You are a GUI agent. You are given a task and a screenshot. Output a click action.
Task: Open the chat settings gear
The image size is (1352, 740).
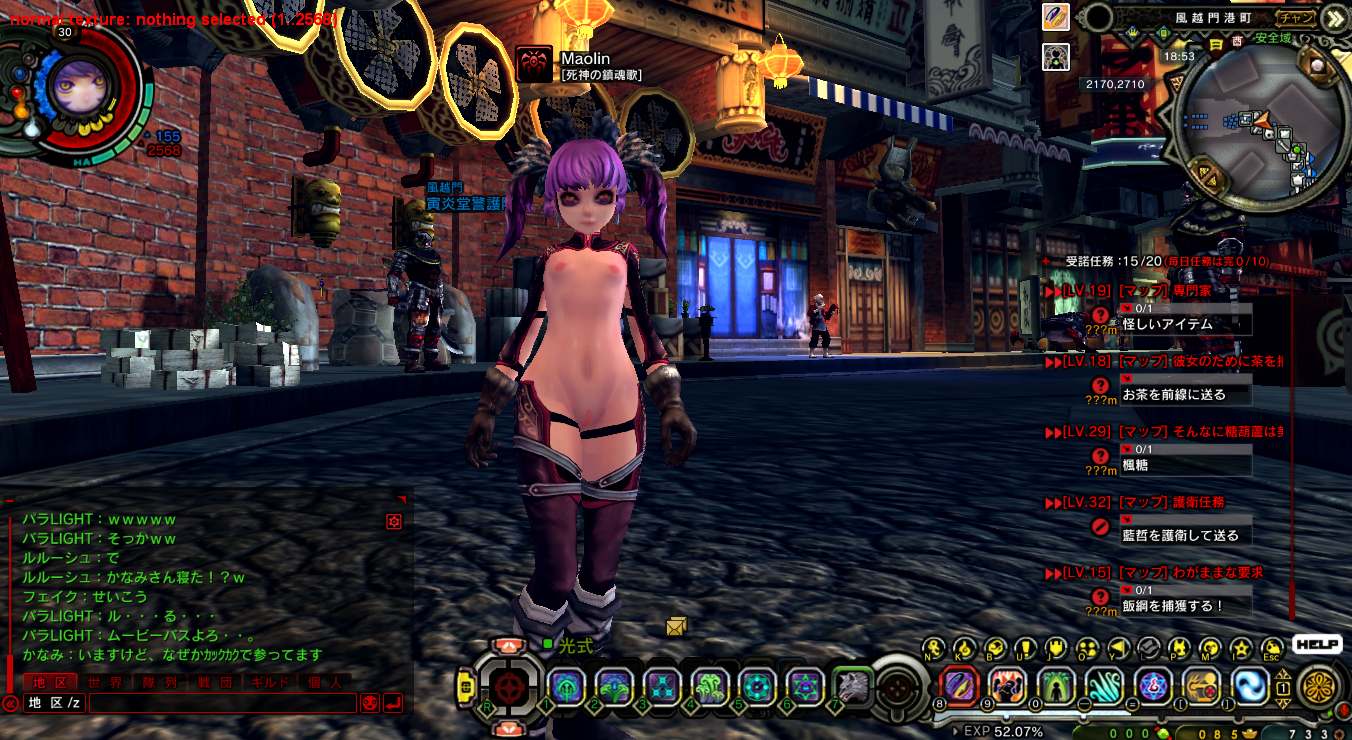click(x=394, y=521)
